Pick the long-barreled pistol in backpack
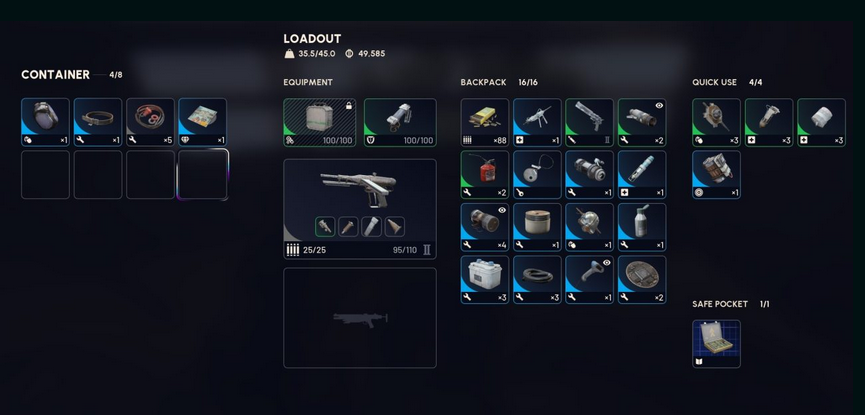This screenshot has width=865, height=415. tap(589, 122)
